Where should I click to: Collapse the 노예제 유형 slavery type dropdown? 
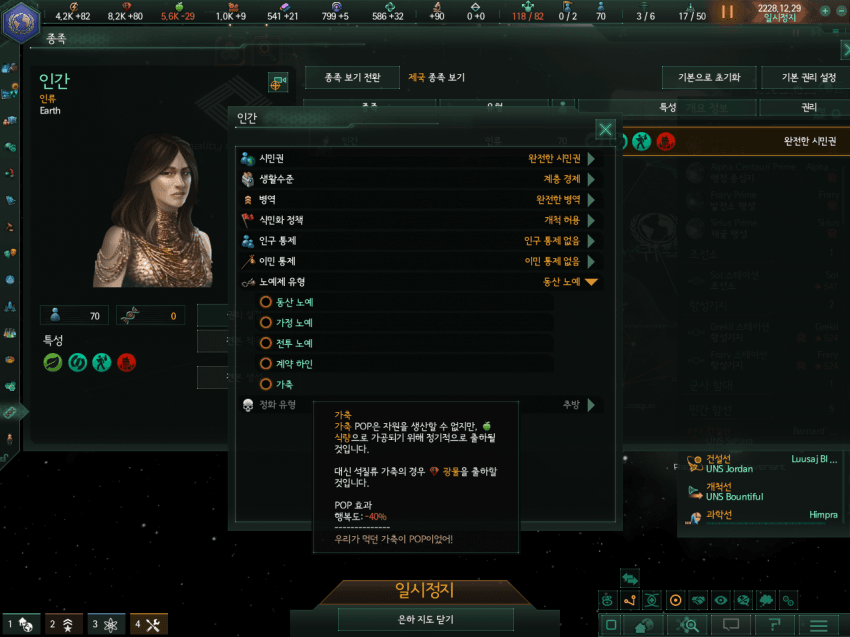click(x=591, y=282)
